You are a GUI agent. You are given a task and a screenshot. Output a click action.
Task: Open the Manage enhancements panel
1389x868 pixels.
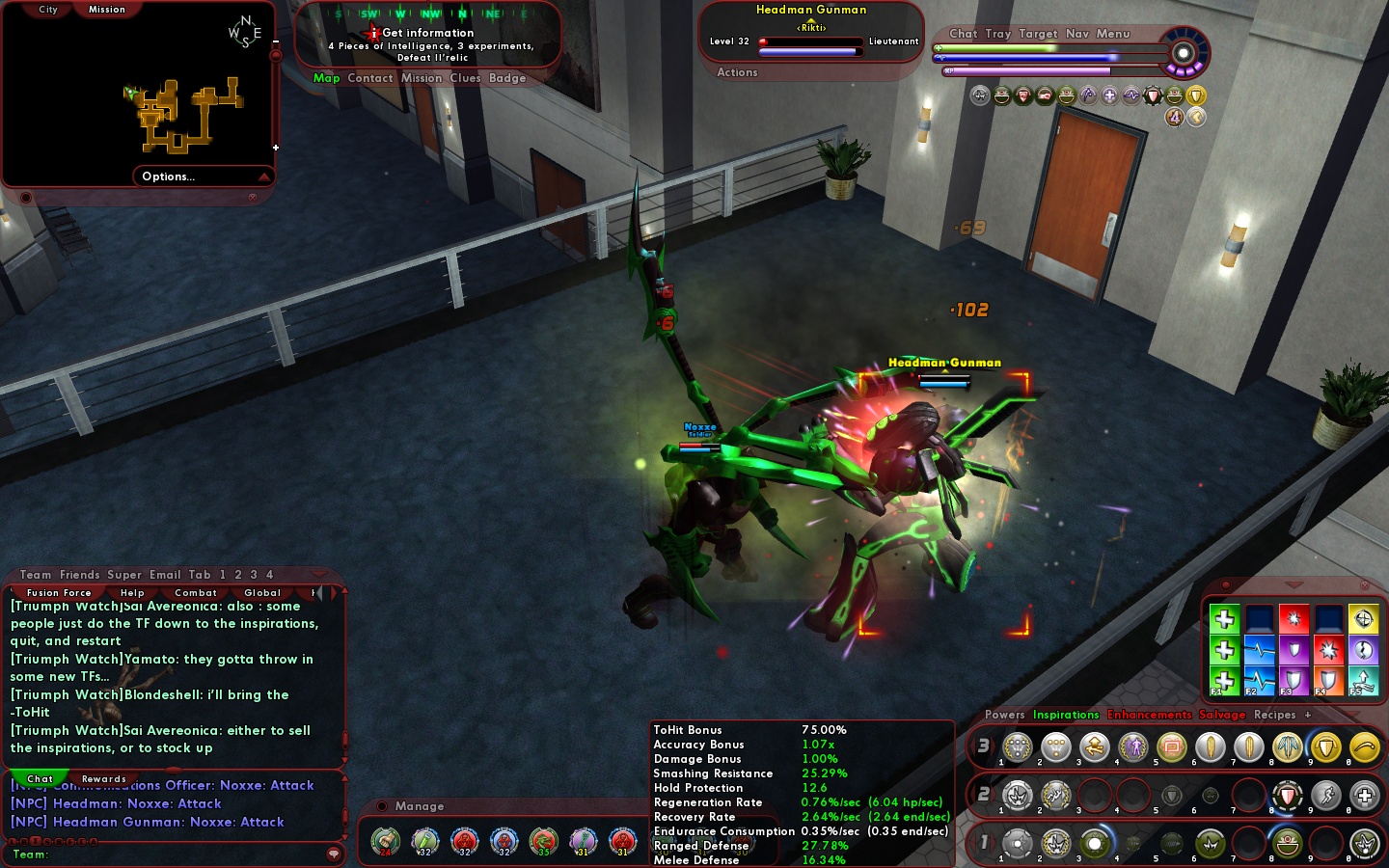coord(420,806)
